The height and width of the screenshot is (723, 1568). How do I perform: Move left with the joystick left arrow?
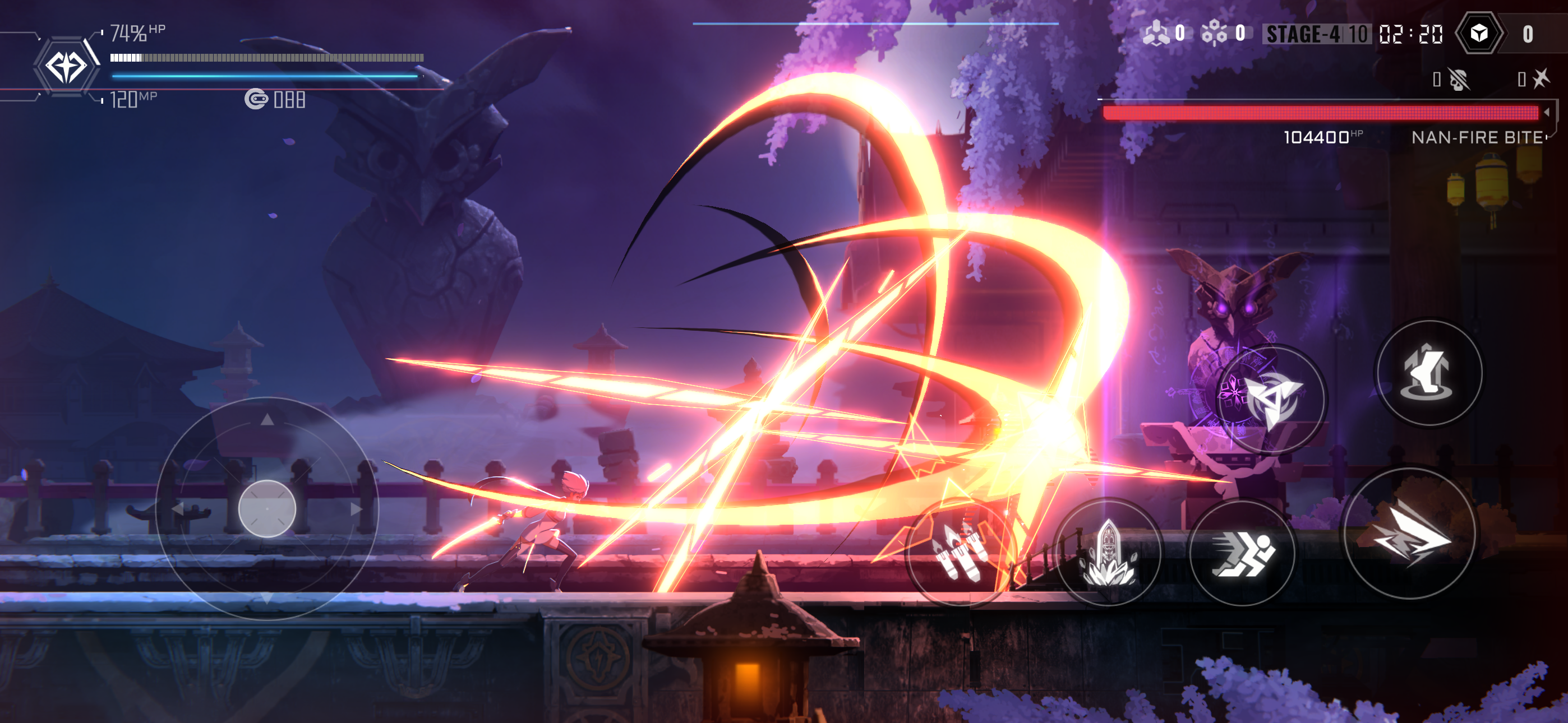tap(177, 509)
